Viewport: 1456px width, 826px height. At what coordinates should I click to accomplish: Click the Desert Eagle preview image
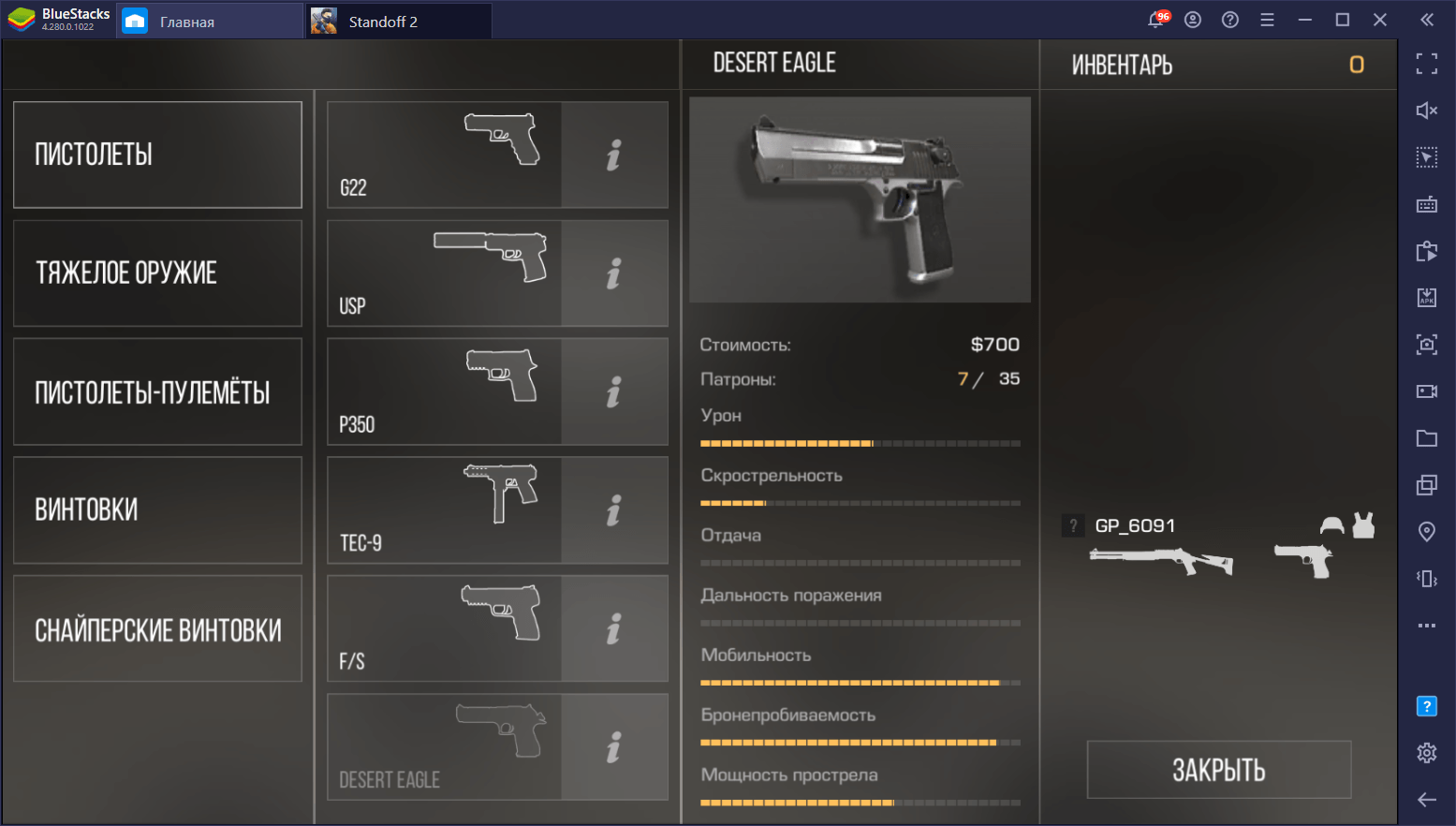pos(860,199)
